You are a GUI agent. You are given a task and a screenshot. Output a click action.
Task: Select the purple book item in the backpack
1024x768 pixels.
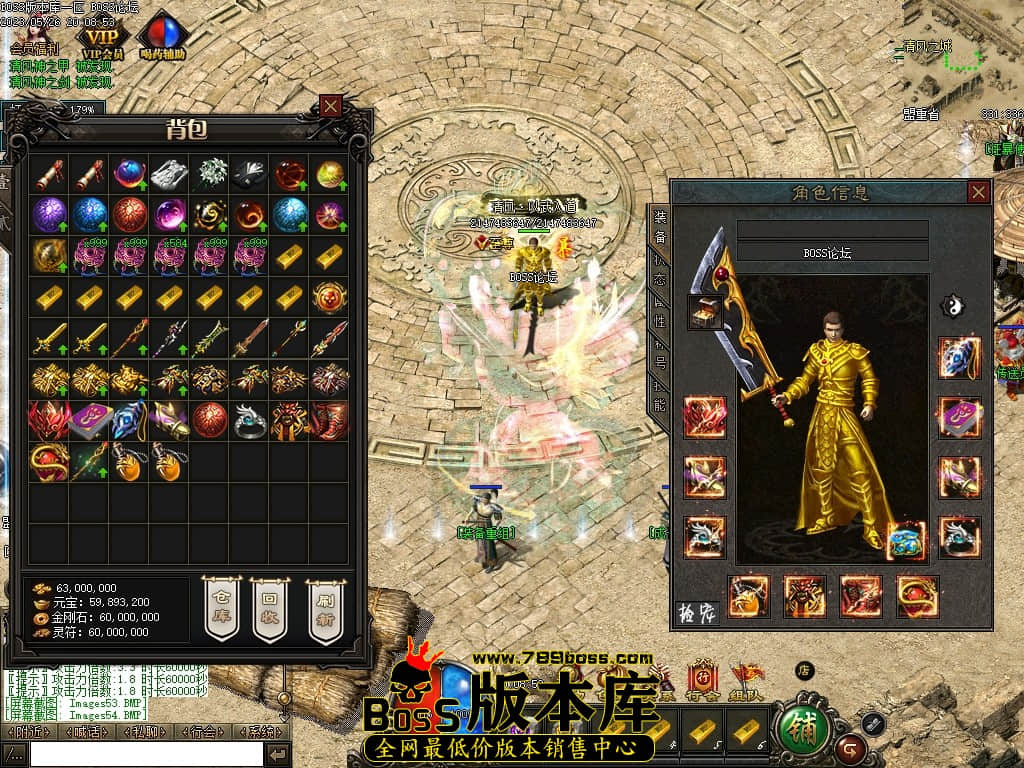click(x=89, y=421)
